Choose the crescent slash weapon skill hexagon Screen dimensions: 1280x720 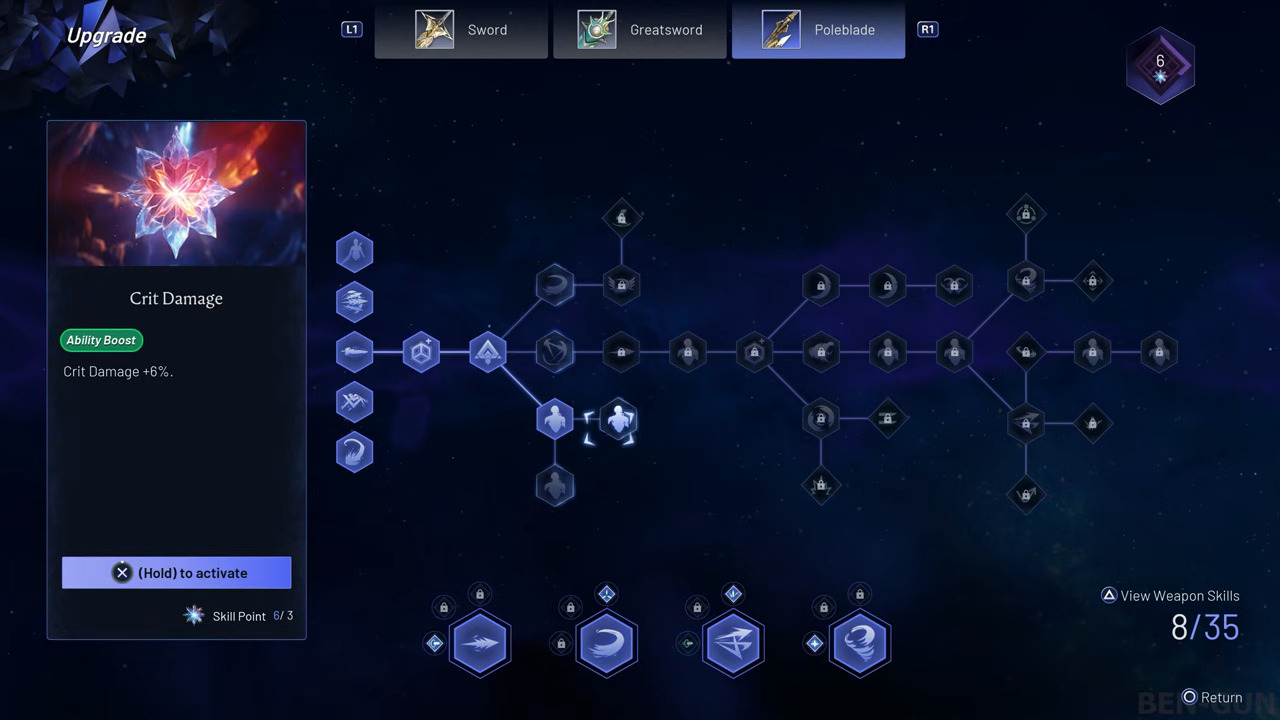(606, 643)
